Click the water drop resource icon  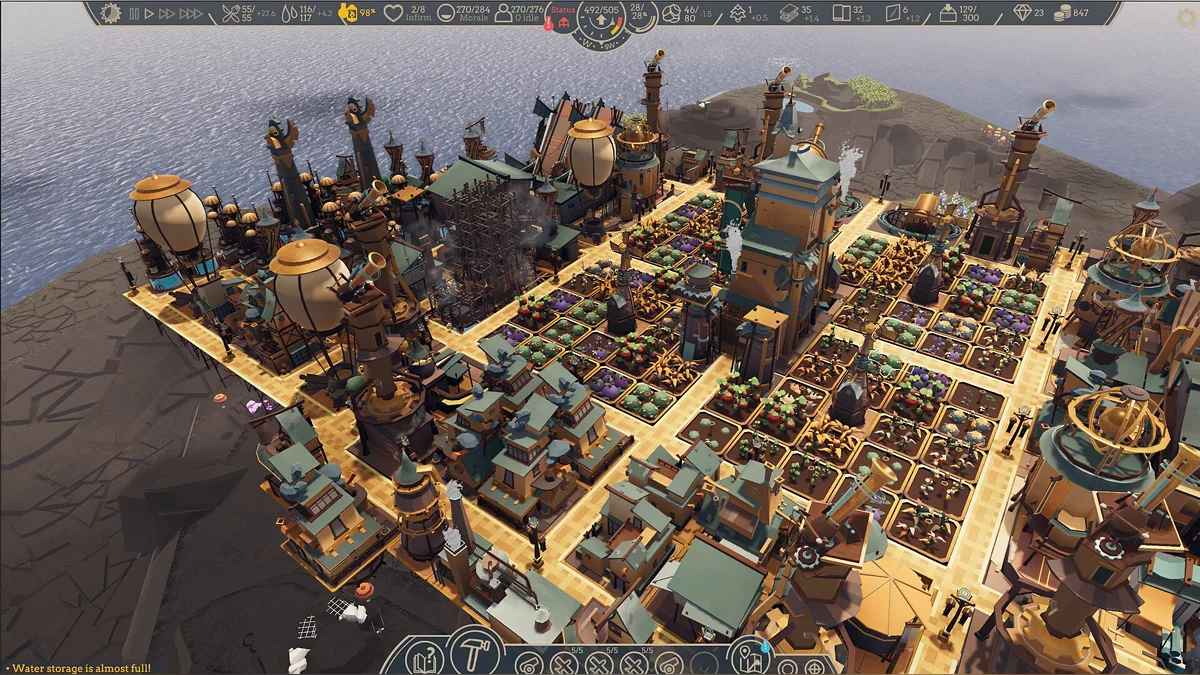click(290, 14)
